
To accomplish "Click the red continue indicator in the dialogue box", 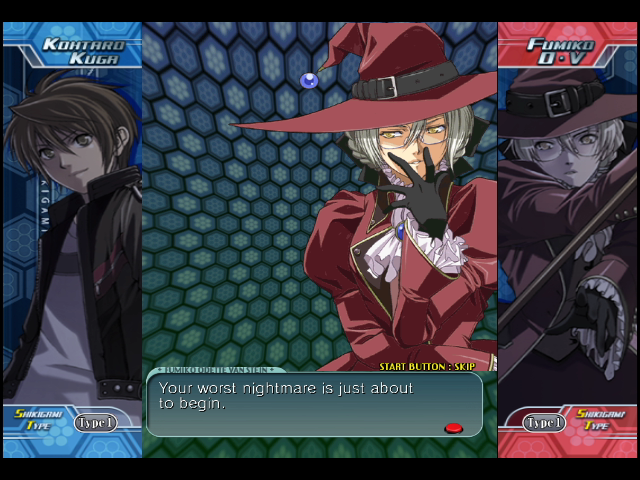I will (x=453, y=428).
